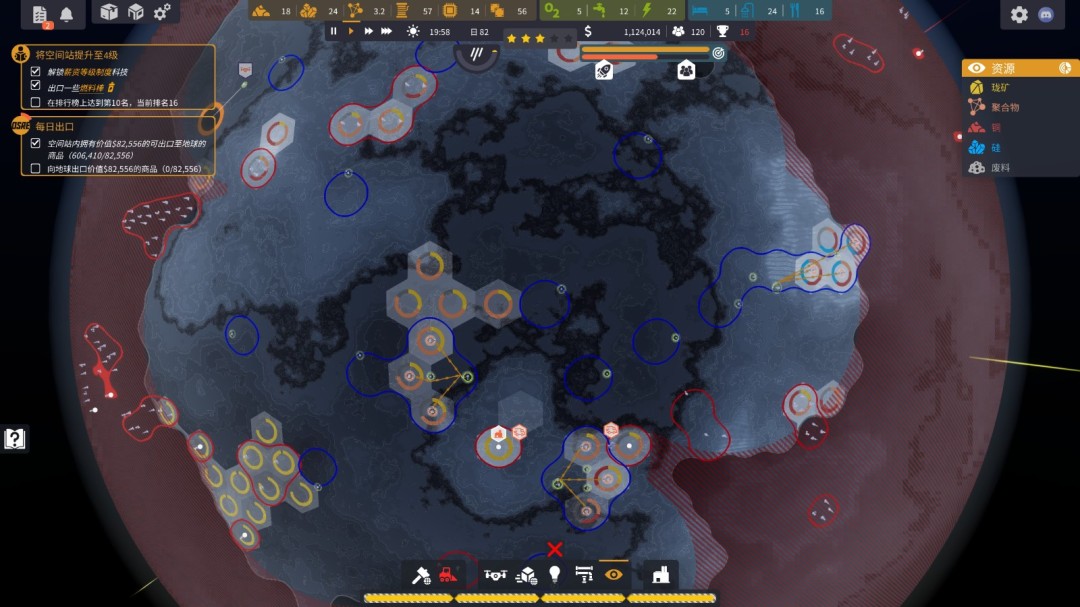
Task: Pause the game simulation
Action: point(334,32)
